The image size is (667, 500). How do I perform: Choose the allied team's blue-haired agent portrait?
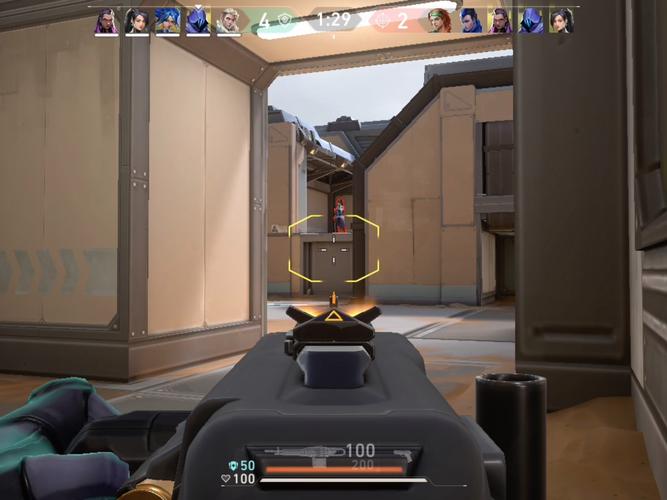(x=167, y=21)
